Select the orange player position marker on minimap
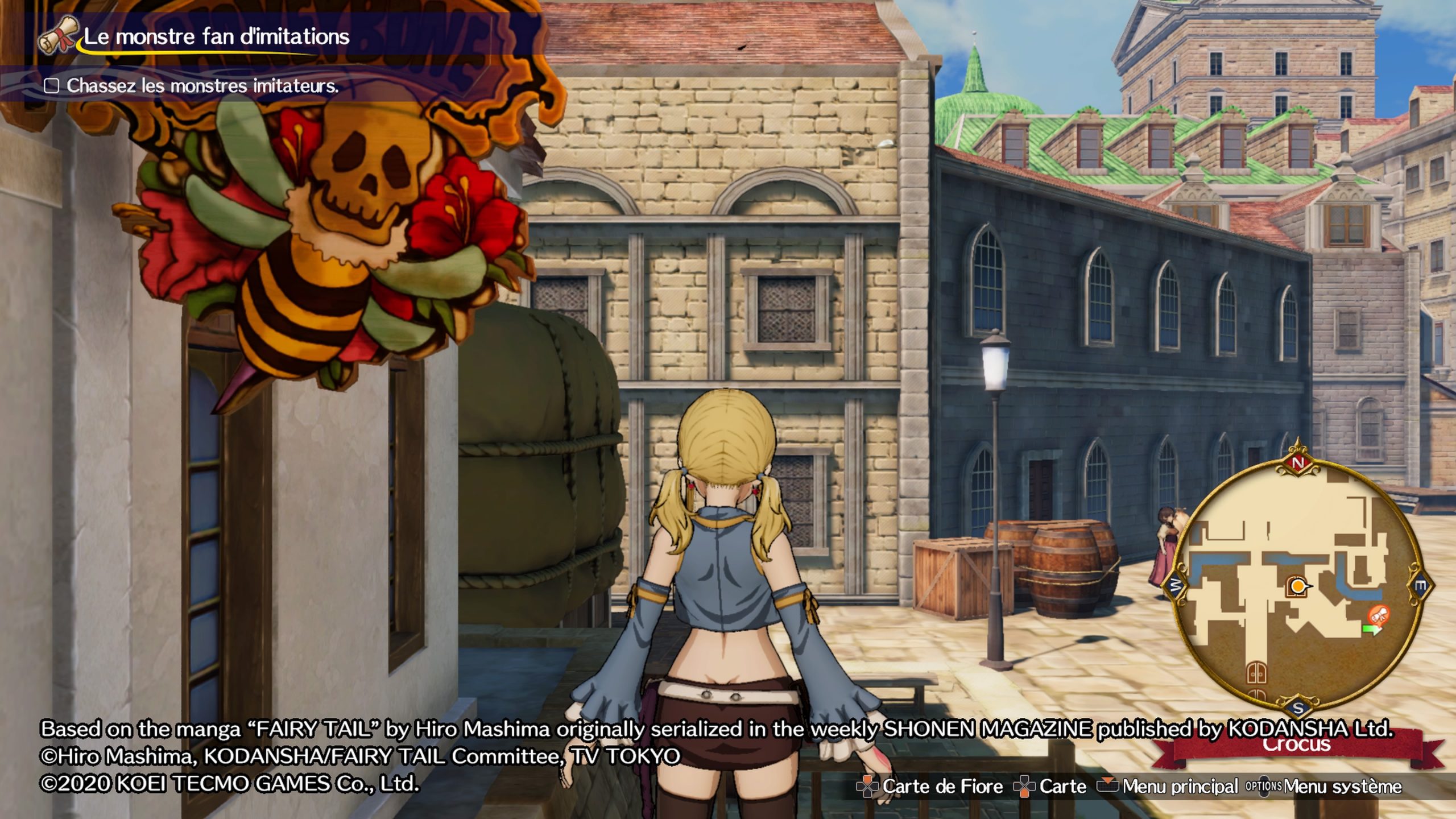The height and width of the screenshot is (819, 1456). coord(1297,586)
